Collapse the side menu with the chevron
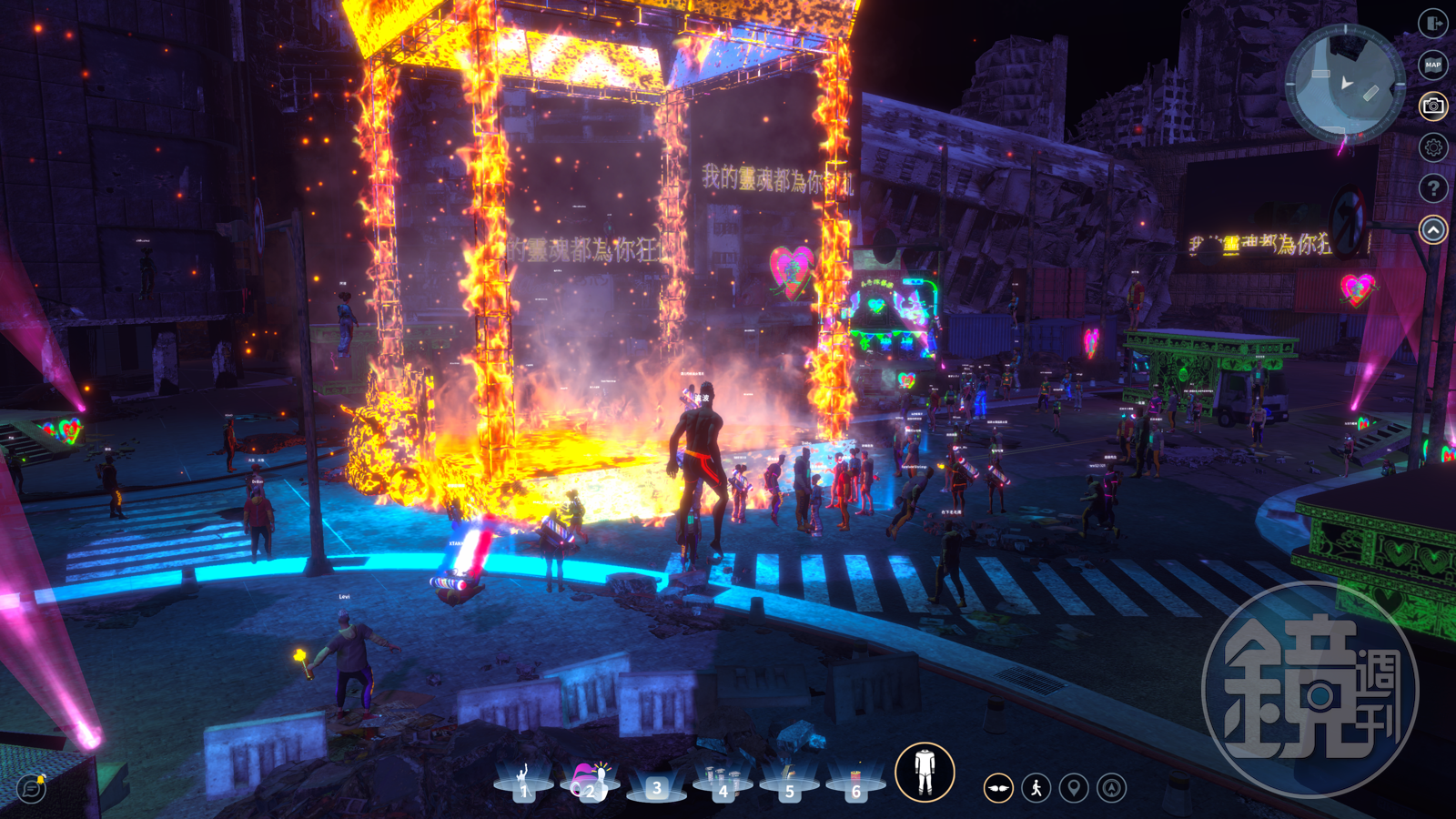Viewport: 1456px width, 819px height. [x=1433, y=230]
